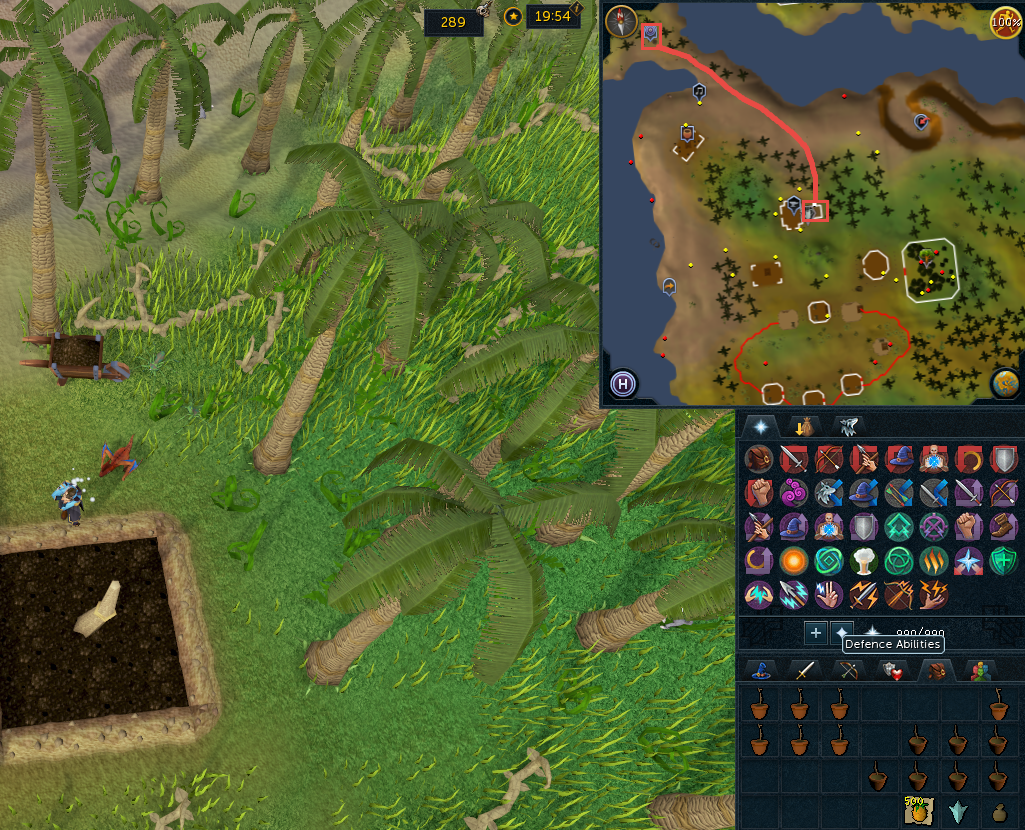
Task: Click the small brown seed bag item
Action: 999,812
